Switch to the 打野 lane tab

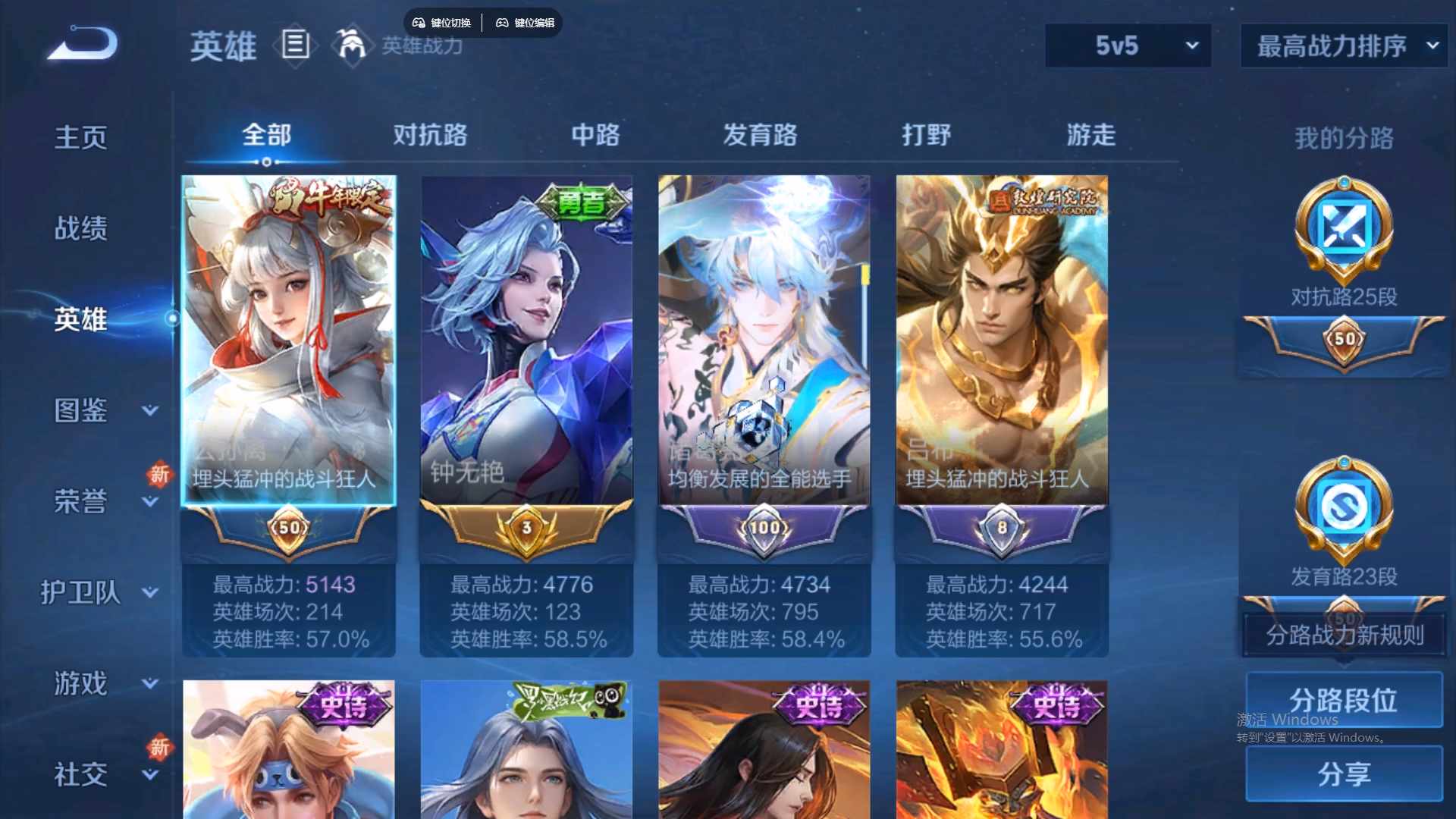927,135
